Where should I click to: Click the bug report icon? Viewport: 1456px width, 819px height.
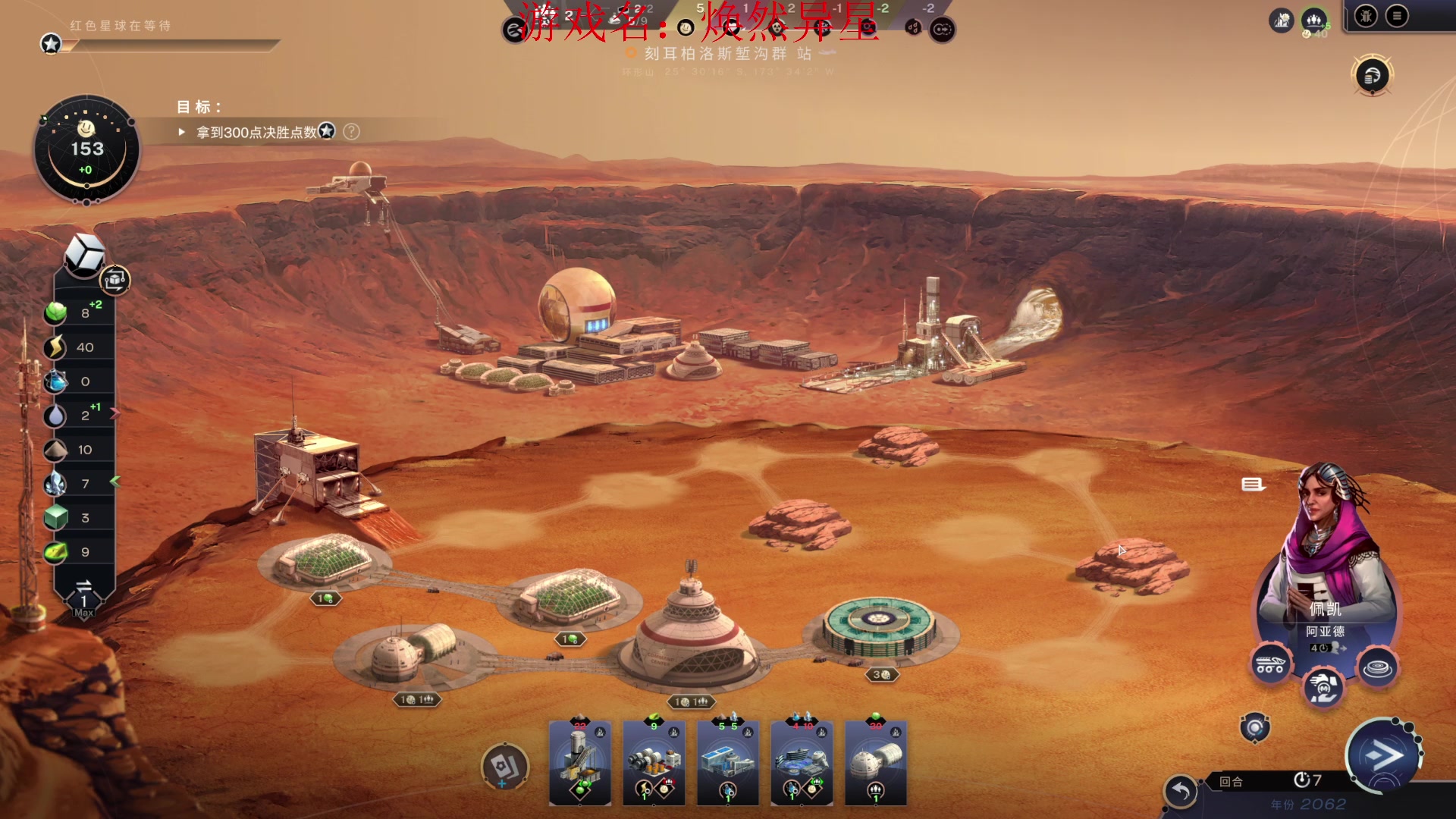click(1366, 16)
